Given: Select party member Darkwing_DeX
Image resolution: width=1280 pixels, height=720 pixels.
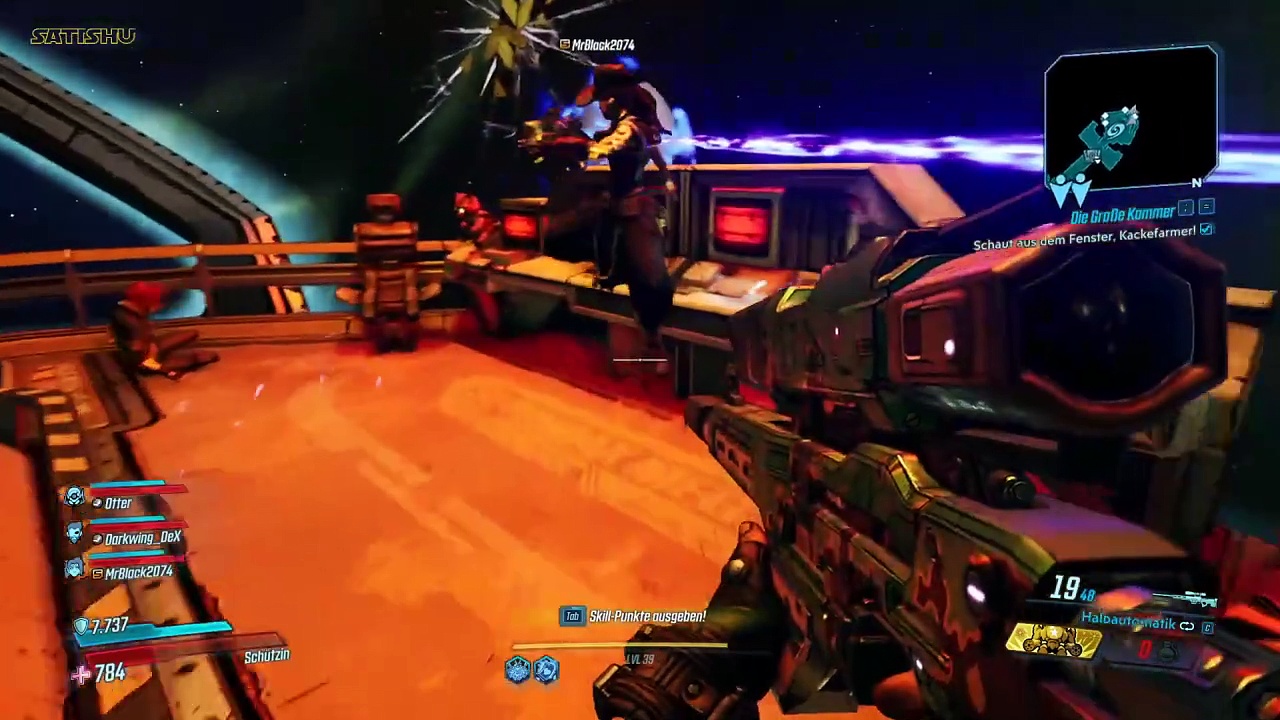Looking at the screenshot, I should click(141, 538).
